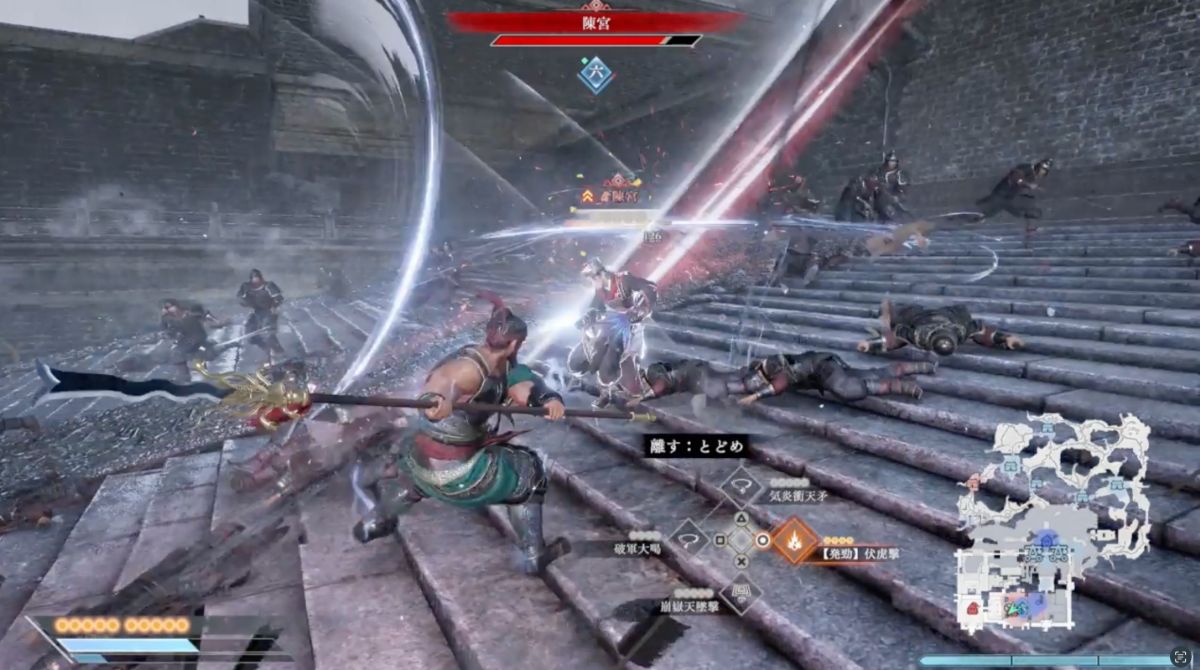Trigger the 破軍大喝 battle art icon

tap(688, 541)
